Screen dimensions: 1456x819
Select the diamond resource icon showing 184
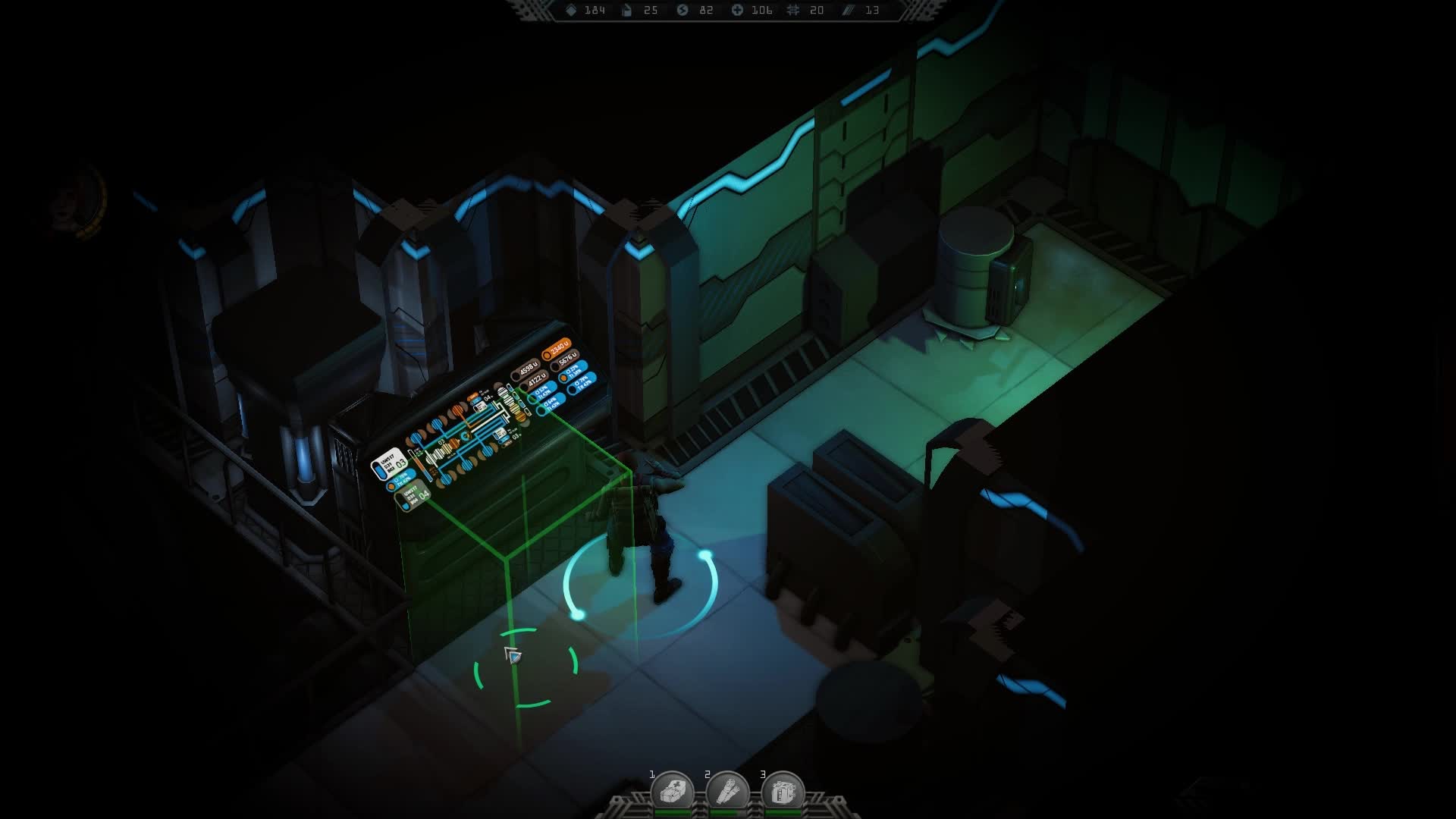coord(570,11)
